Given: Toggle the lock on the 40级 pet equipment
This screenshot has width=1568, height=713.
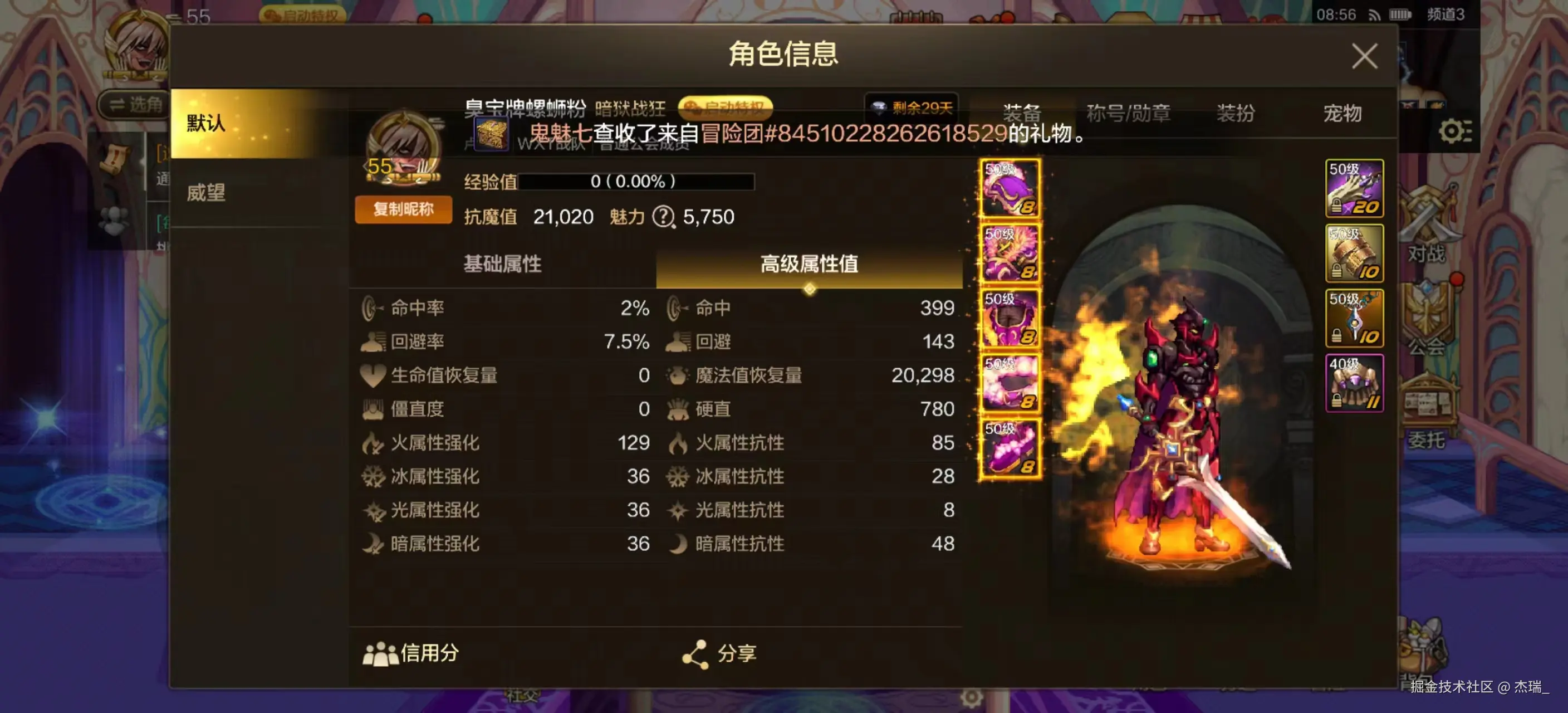Looking at the screenshot, I should pyautogui.click(x=1337, y=400).
